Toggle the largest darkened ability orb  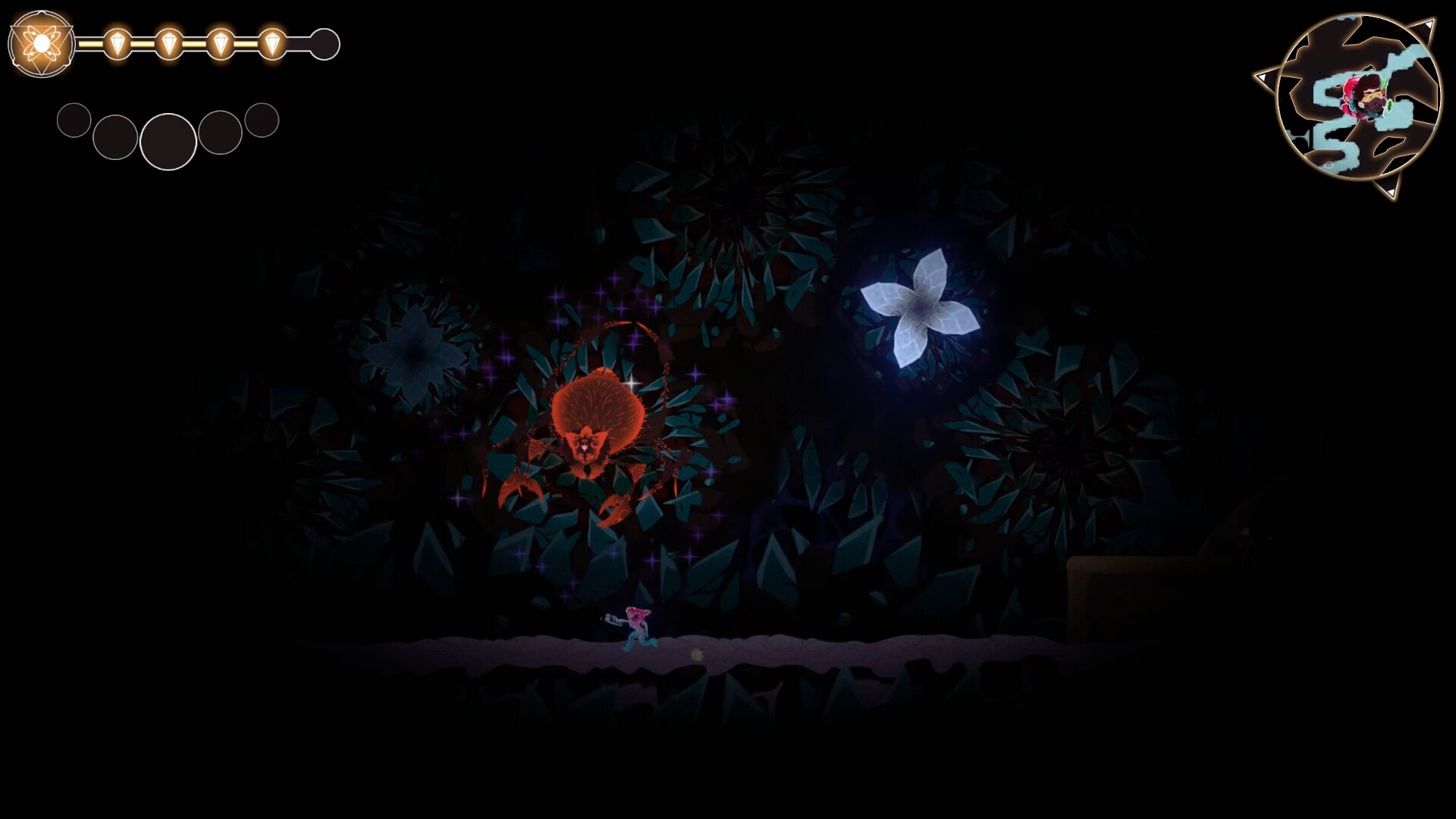tap(168, 143)
